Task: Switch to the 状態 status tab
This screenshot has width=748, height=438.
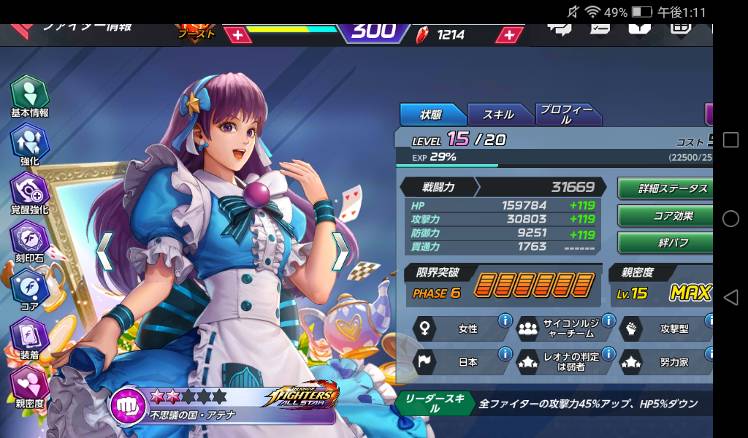Action: (430, 114)
